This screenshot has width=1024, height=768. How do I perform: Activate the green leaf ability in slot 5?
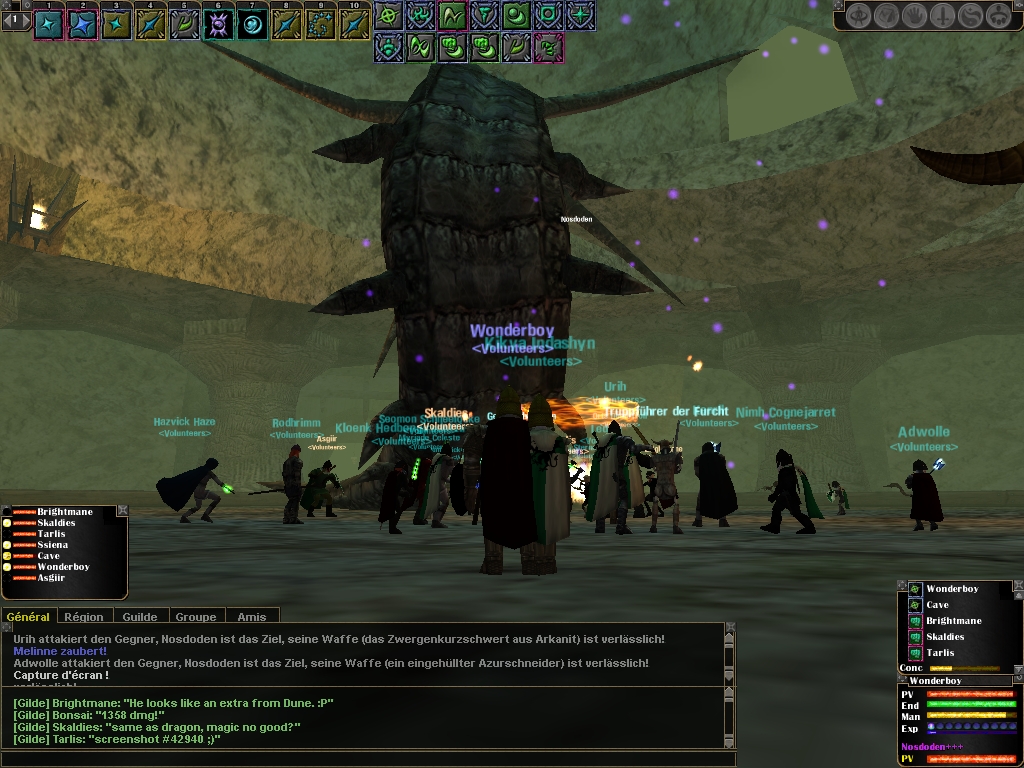(x=185, y=25)
